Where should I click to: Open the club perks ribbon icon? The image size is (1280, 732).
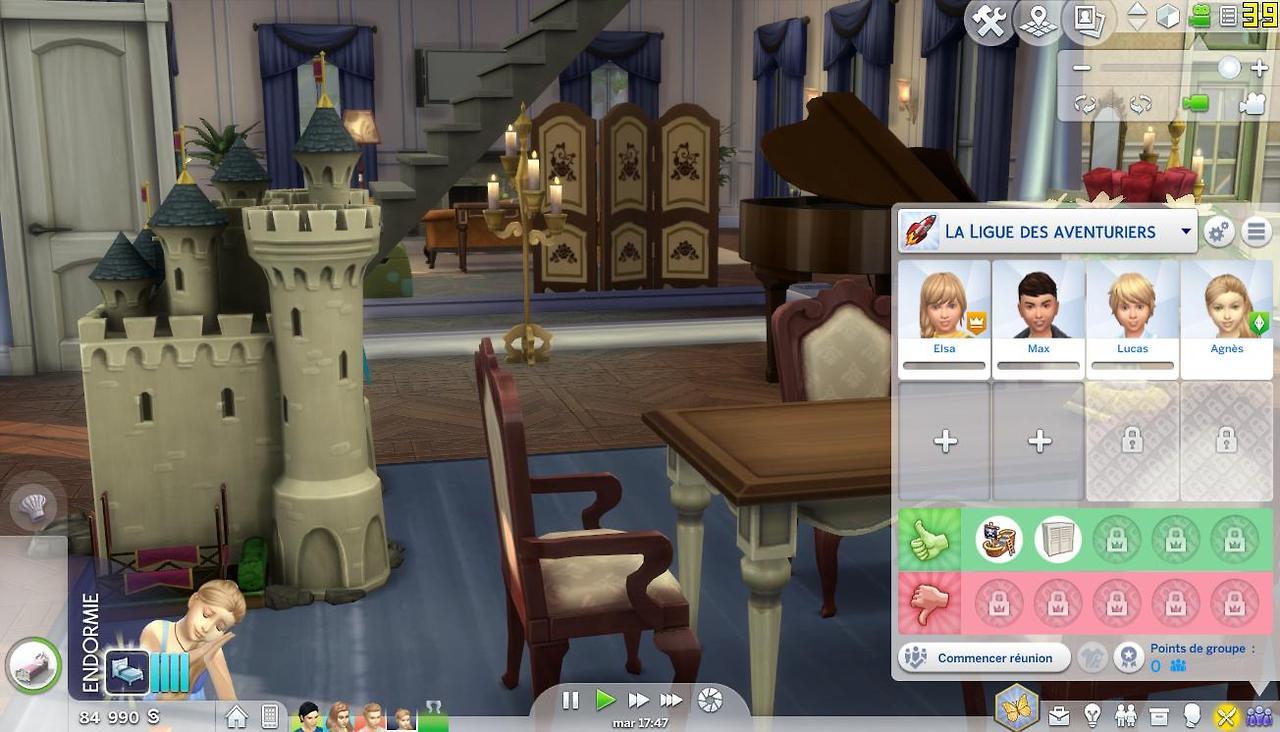click(1128, 657)
